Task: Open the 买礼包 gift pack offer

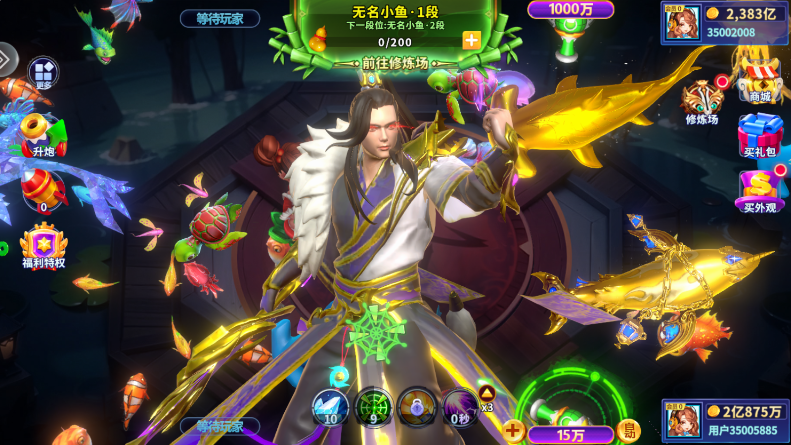Action: tap(760, 136)
